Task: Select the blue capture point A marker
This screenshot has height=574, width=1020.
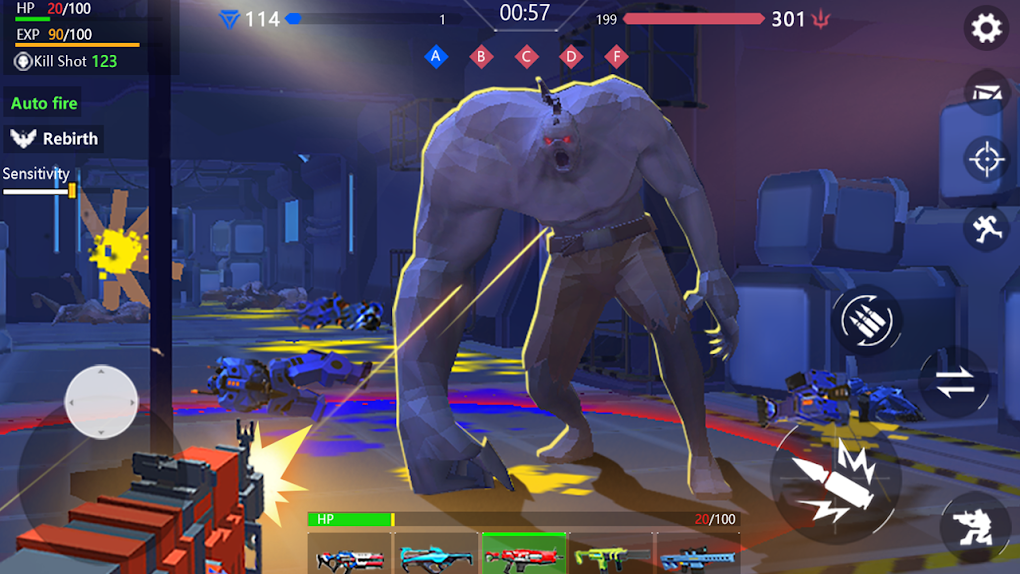Action: [435, 56]
